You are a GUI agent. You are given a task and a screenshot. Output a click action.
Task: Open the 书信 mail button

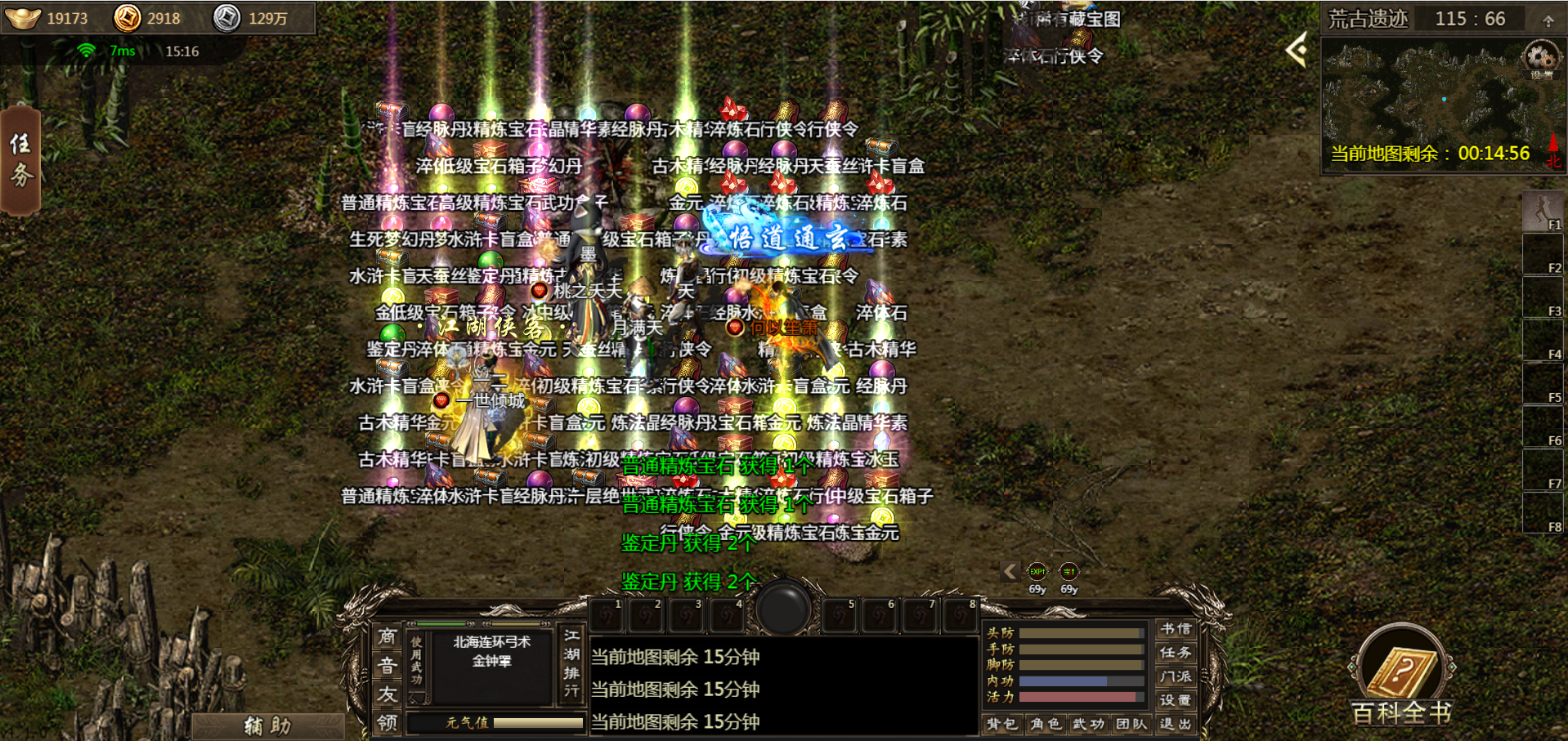(1175, 629)
